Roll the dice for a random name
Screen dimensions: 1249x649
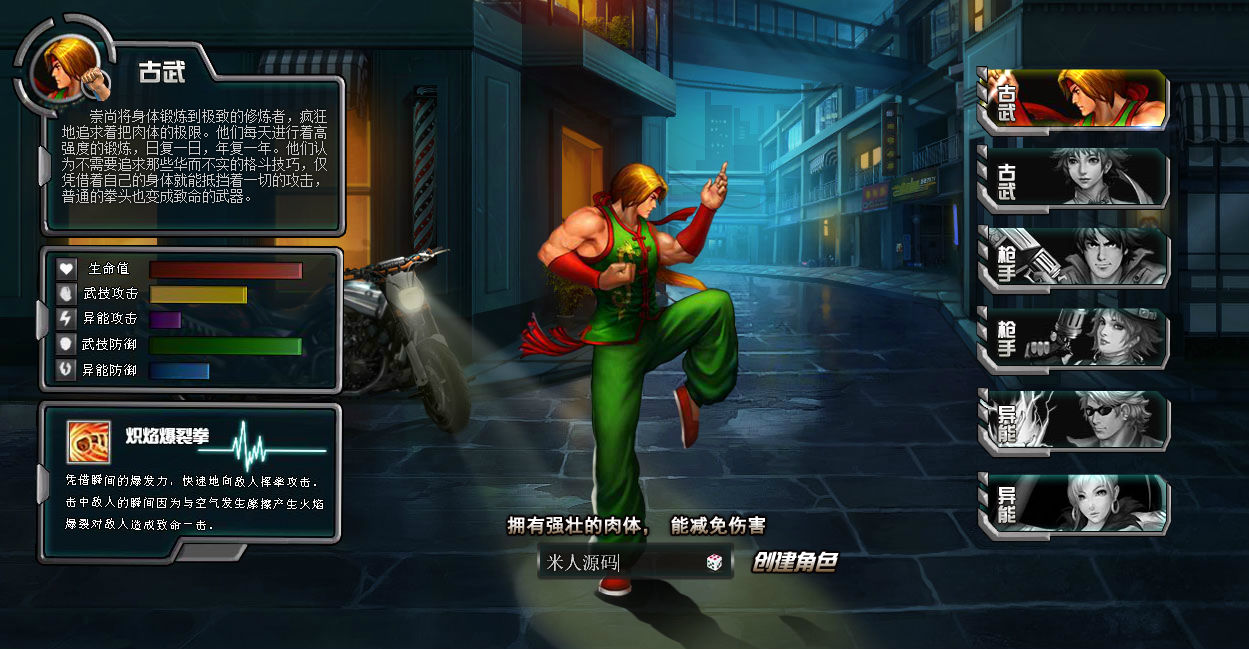coord(715,563)
